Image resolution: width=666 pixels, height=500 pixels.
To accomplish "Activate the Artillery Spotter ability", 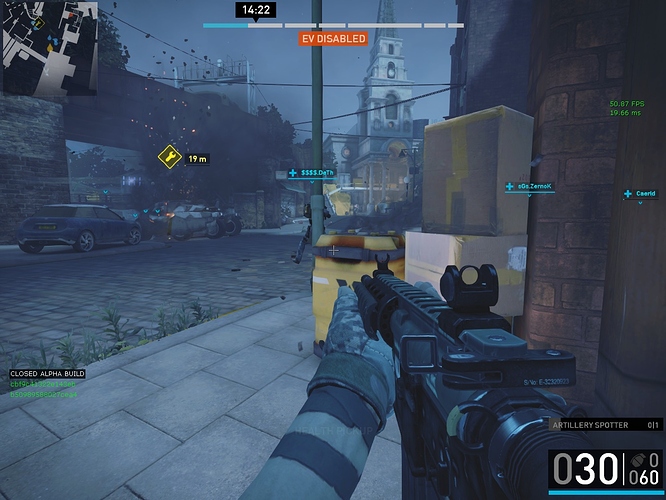I will point(591,425).
